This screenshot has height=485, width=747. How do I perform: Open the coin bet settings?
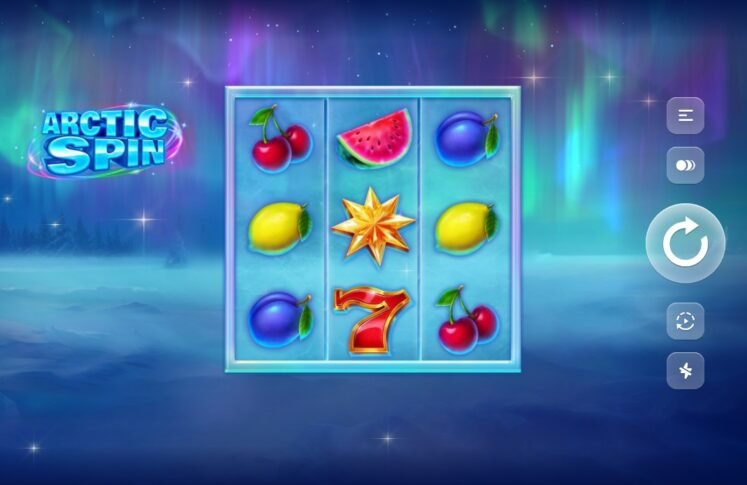[685, 166]
